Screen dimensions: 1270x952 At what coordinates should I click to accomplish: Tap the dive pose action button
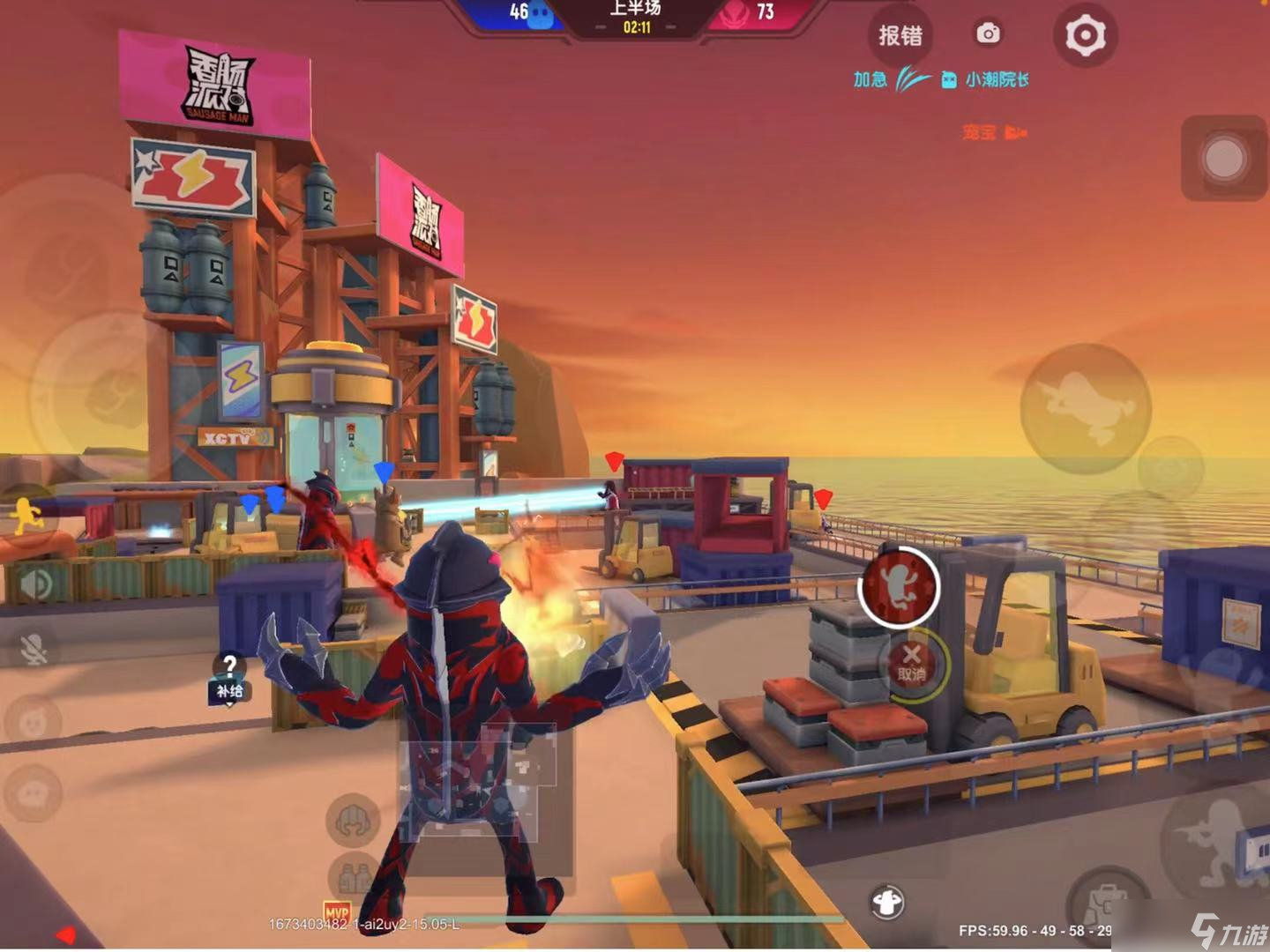pyautogui.click(x=1085, y=407)
